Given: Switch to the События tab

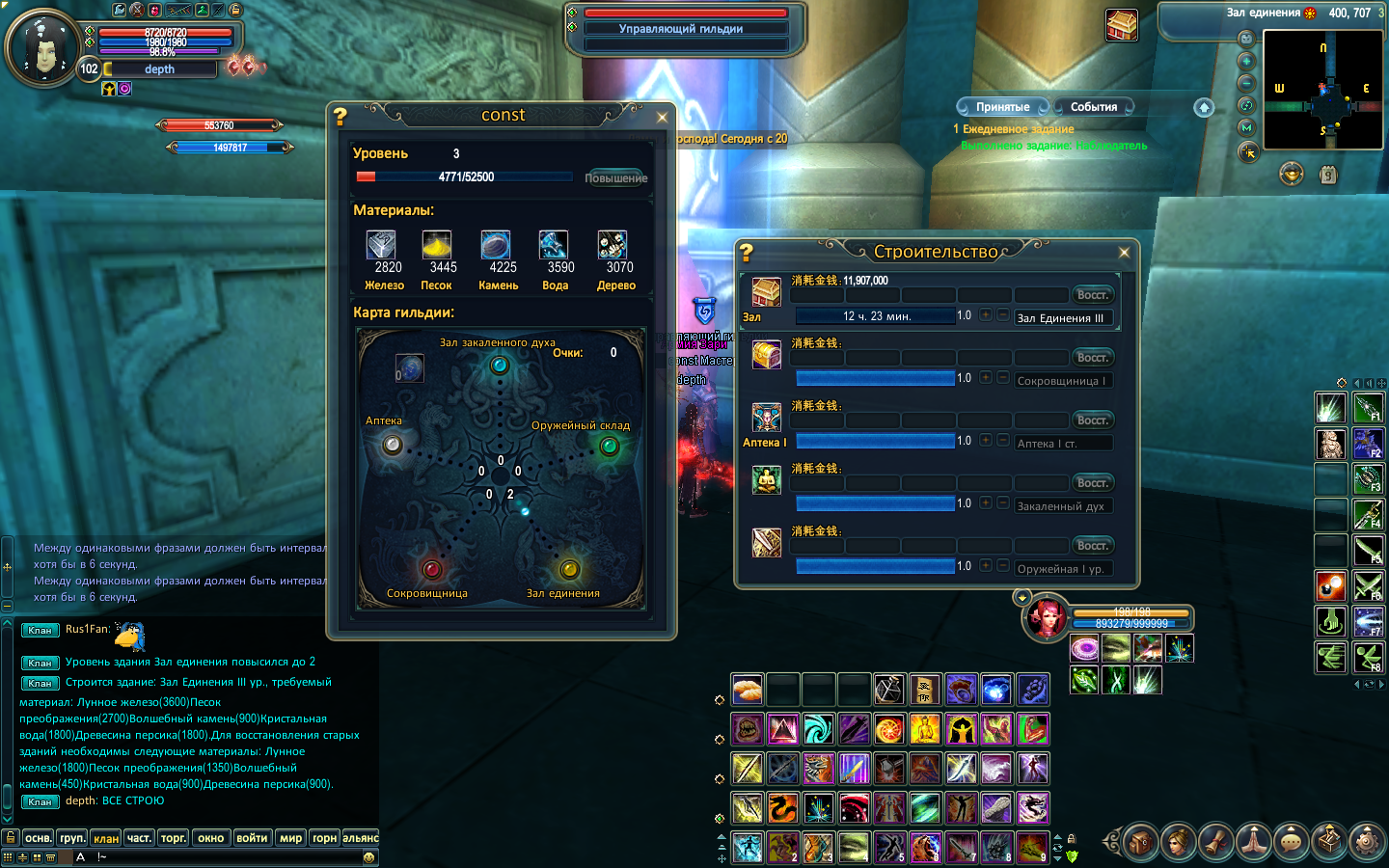Looking at the screenshot, I should 1093,107.
